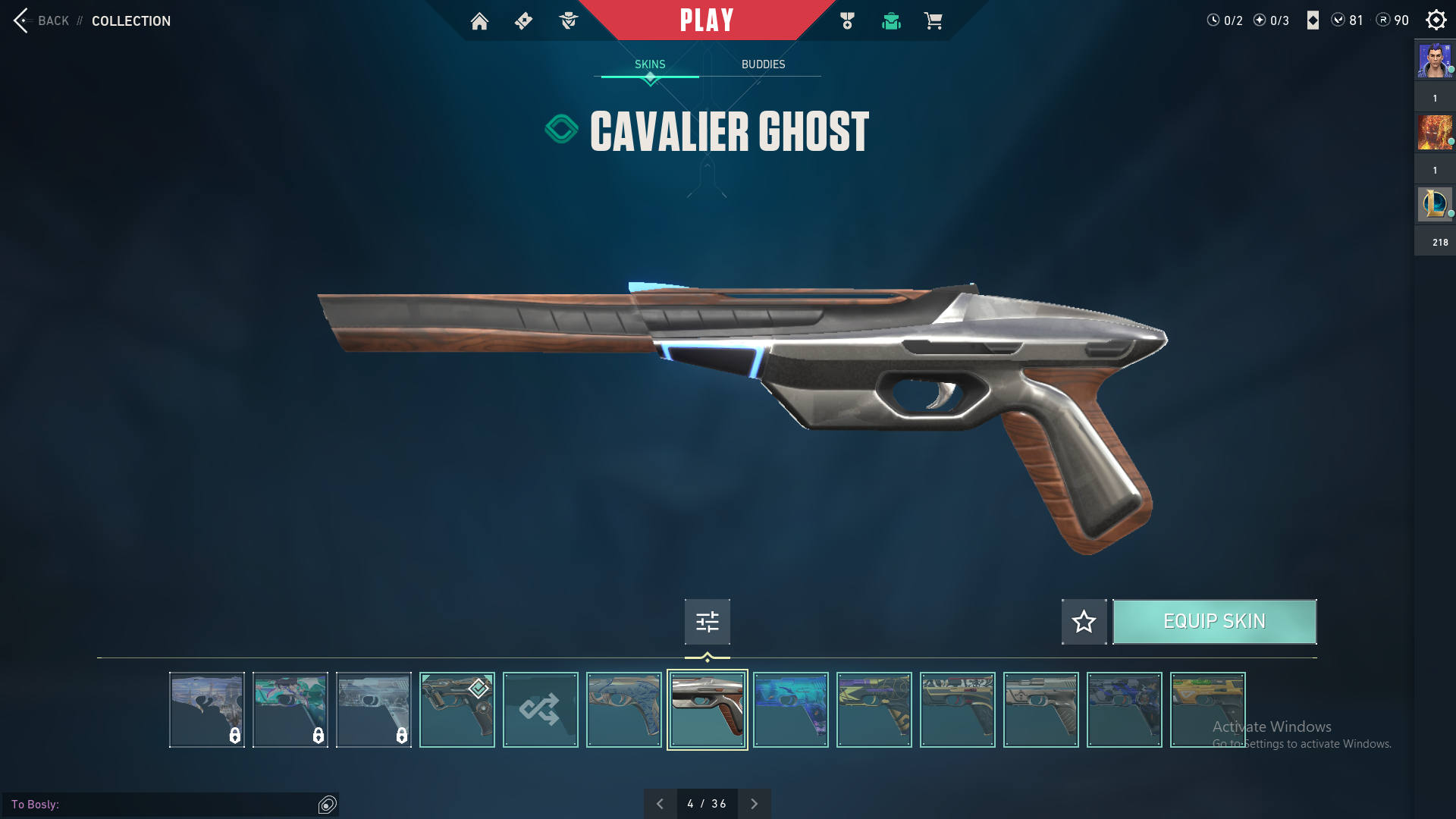Viewport: 1456px width, 819px height.
Task: Favorite this skin with the star button
Action: point(1084,622)
